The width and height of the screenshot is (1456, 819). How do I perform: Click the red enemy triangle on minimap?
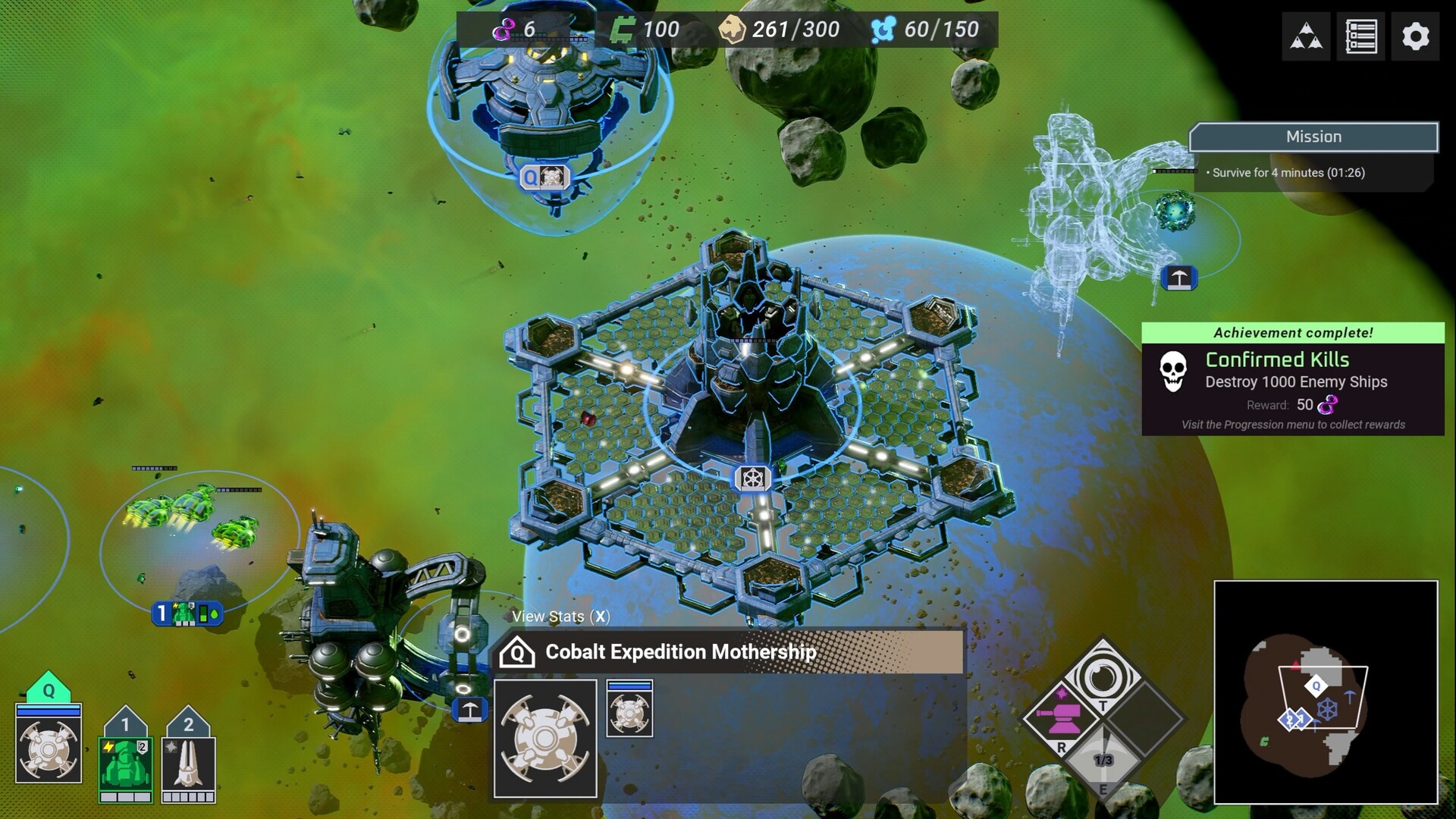pyautogui.click(x=1296, y=665)
